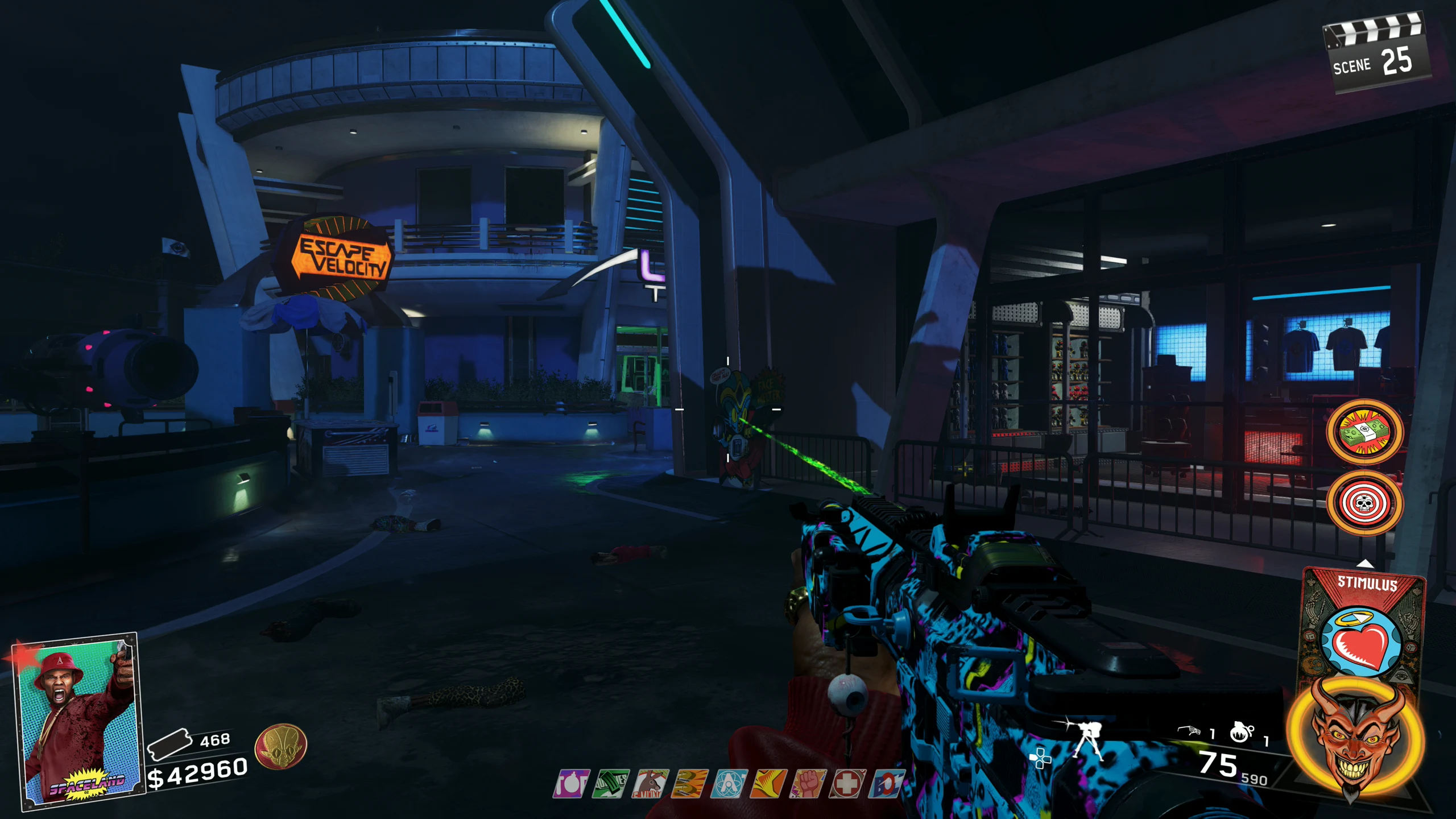The width and height of the screenshot is (1456, 819).
Task: Choose the frost grenade icon
Action: click(1242, 732)
